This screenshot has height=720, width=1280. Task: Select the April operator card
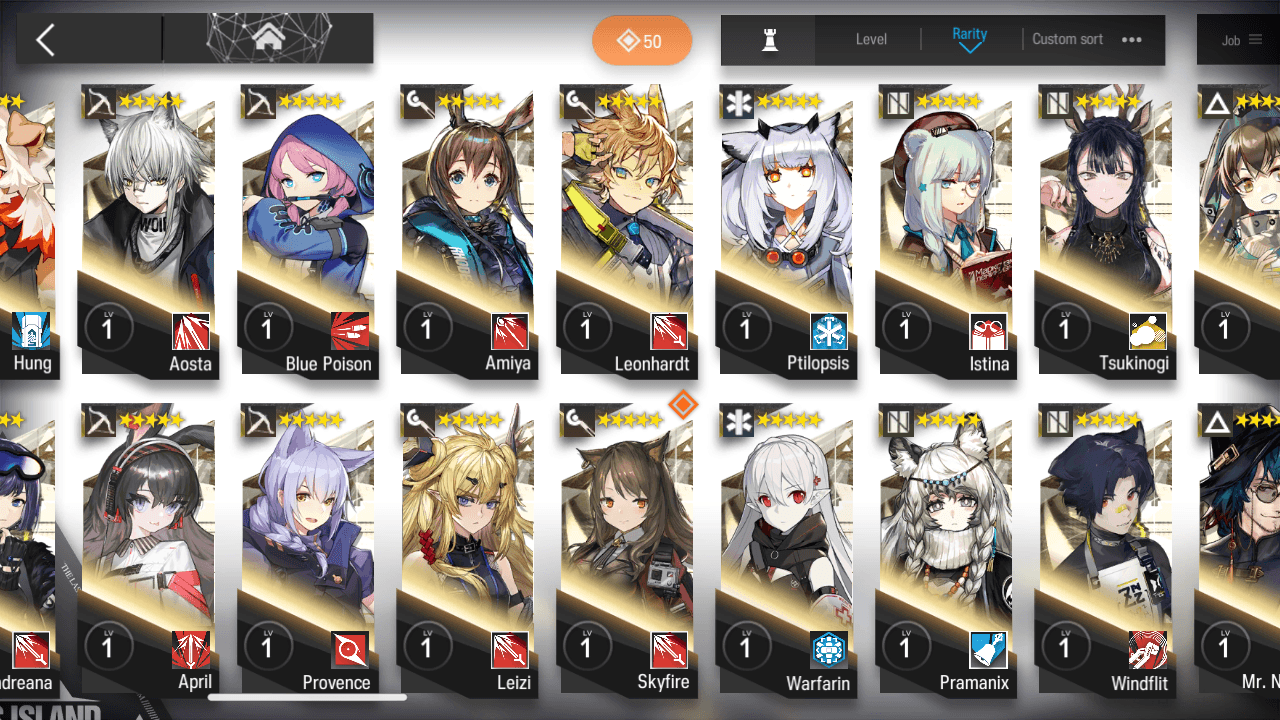click(148, 550)
